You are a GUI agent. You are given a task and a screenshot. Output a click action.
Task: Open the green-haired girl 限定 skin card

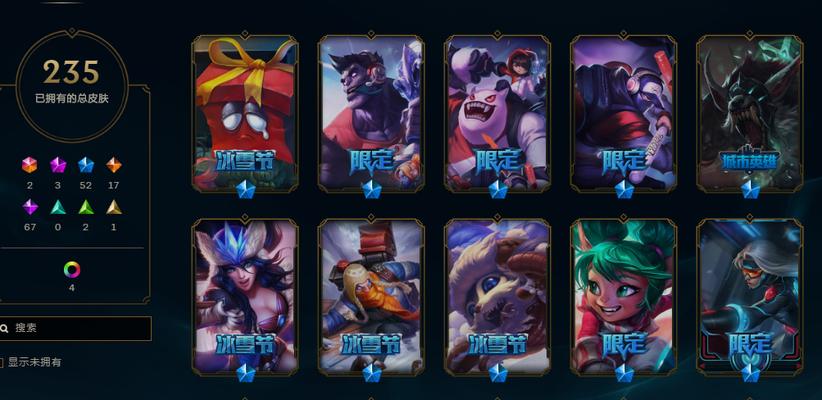[623, 295]
